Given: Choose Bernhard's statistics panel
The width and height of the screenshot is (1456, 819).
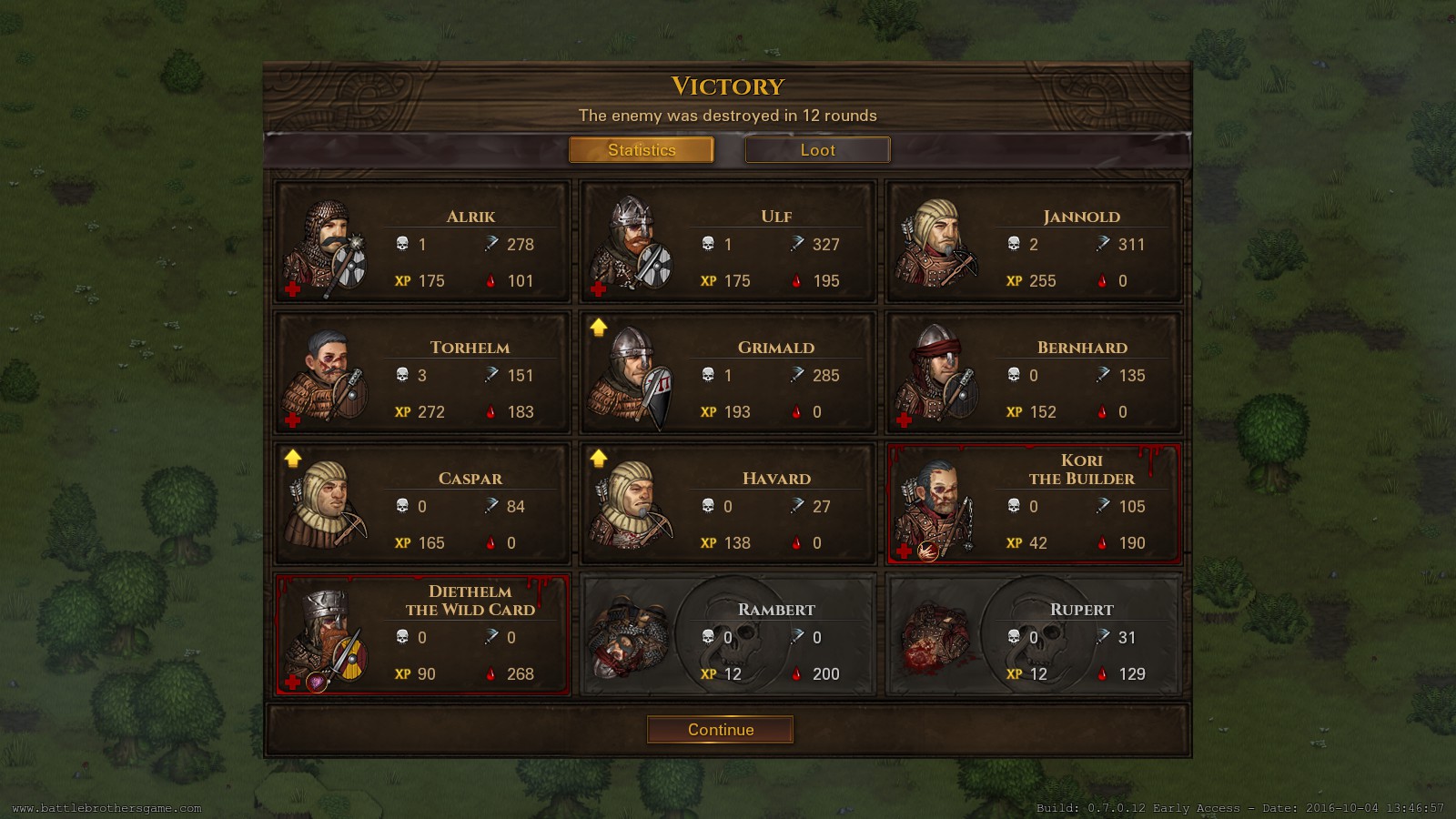Looking at the screenshot, I should (1034, 373).
